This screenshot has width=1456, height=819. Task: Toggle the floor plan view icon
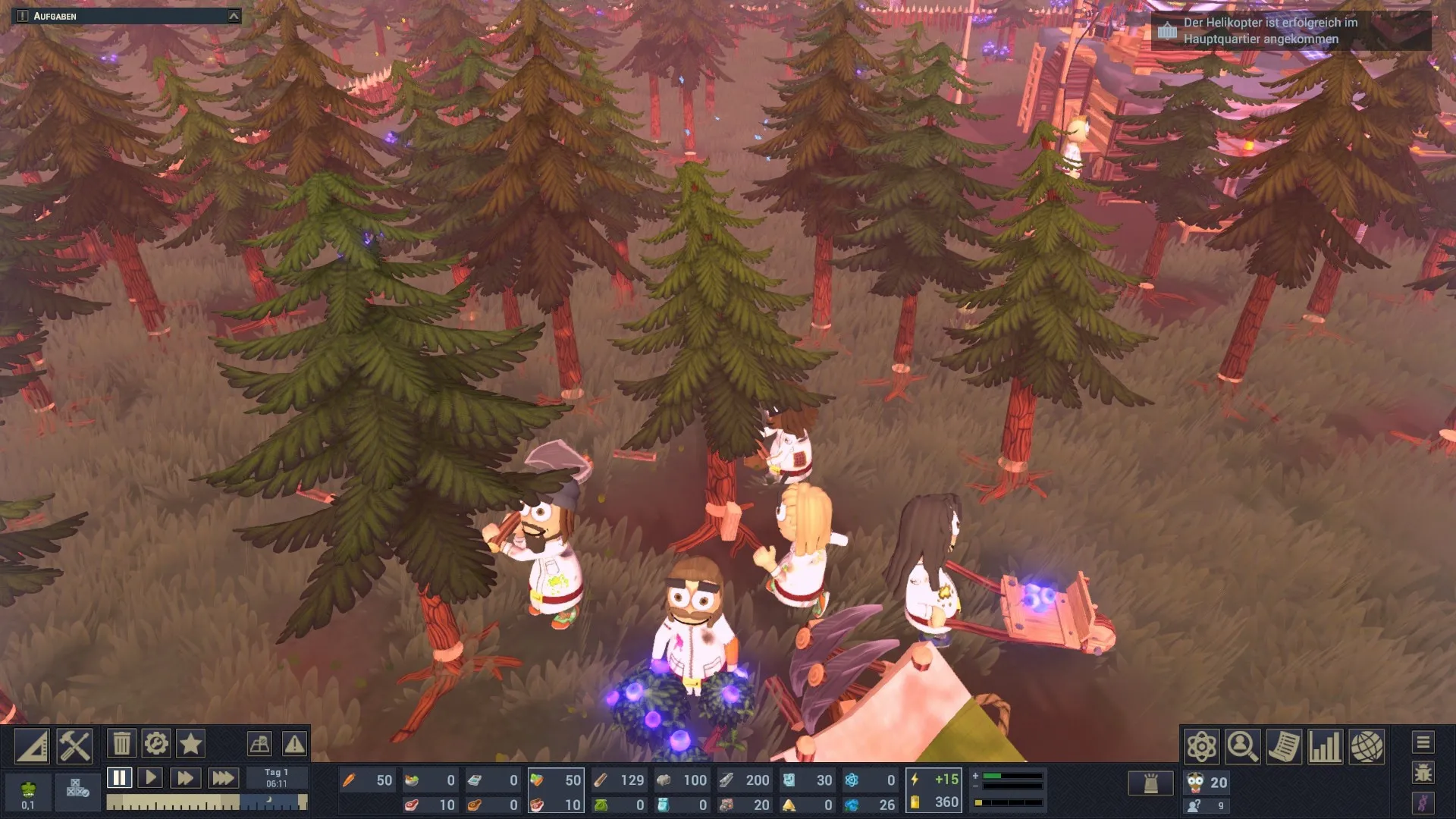pyautogui.click(x=259, y=744)
